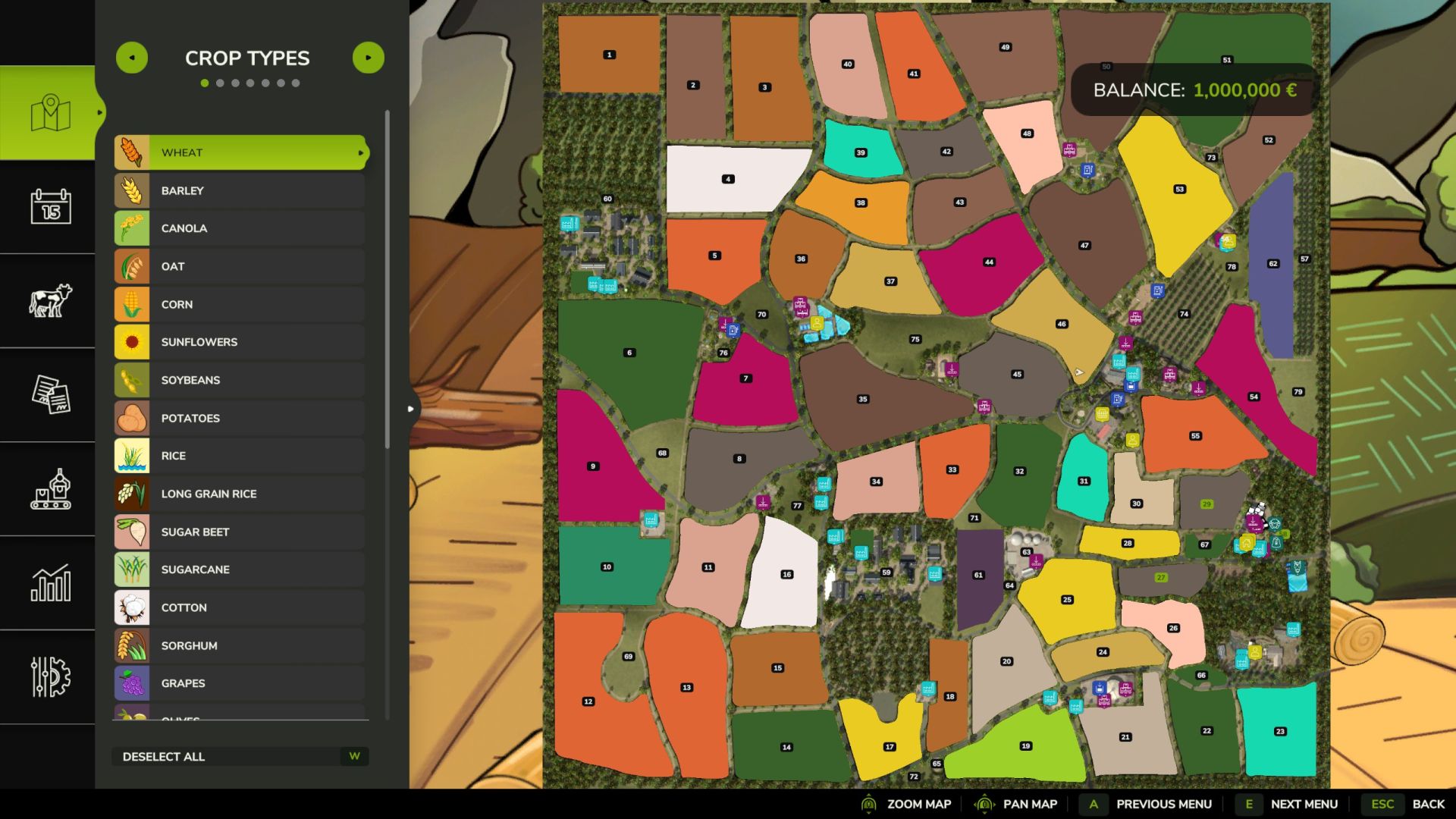Open the production chains tab
1456x819 pixels.
click(x=50, y=488)
